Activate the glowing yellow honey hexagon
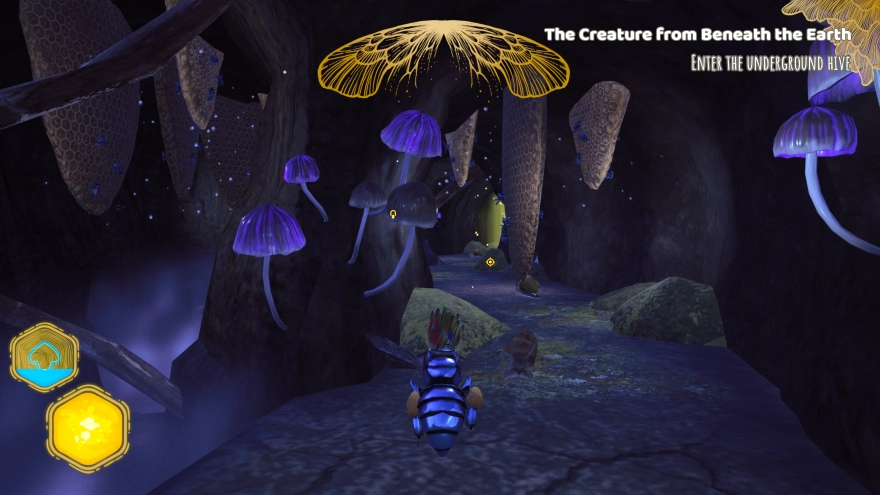This screenshot has height=495, width=880. coord(88,428)
